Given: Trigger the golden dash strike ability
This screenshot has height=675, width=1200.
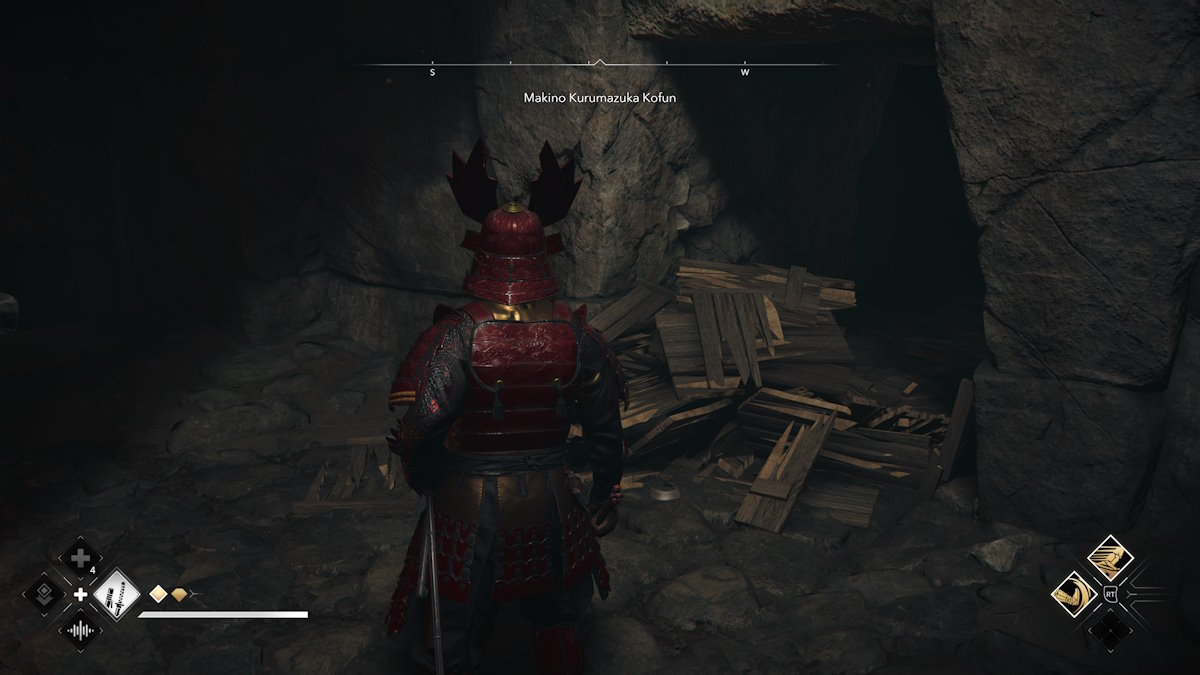Looking at the screenshot, I should tap(1109, 557).
